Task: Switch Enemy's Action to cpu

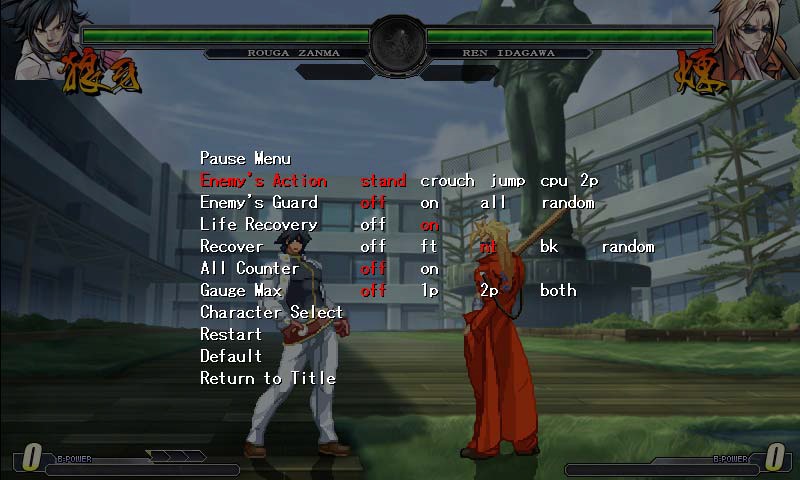Action: (x=555, y=181)
